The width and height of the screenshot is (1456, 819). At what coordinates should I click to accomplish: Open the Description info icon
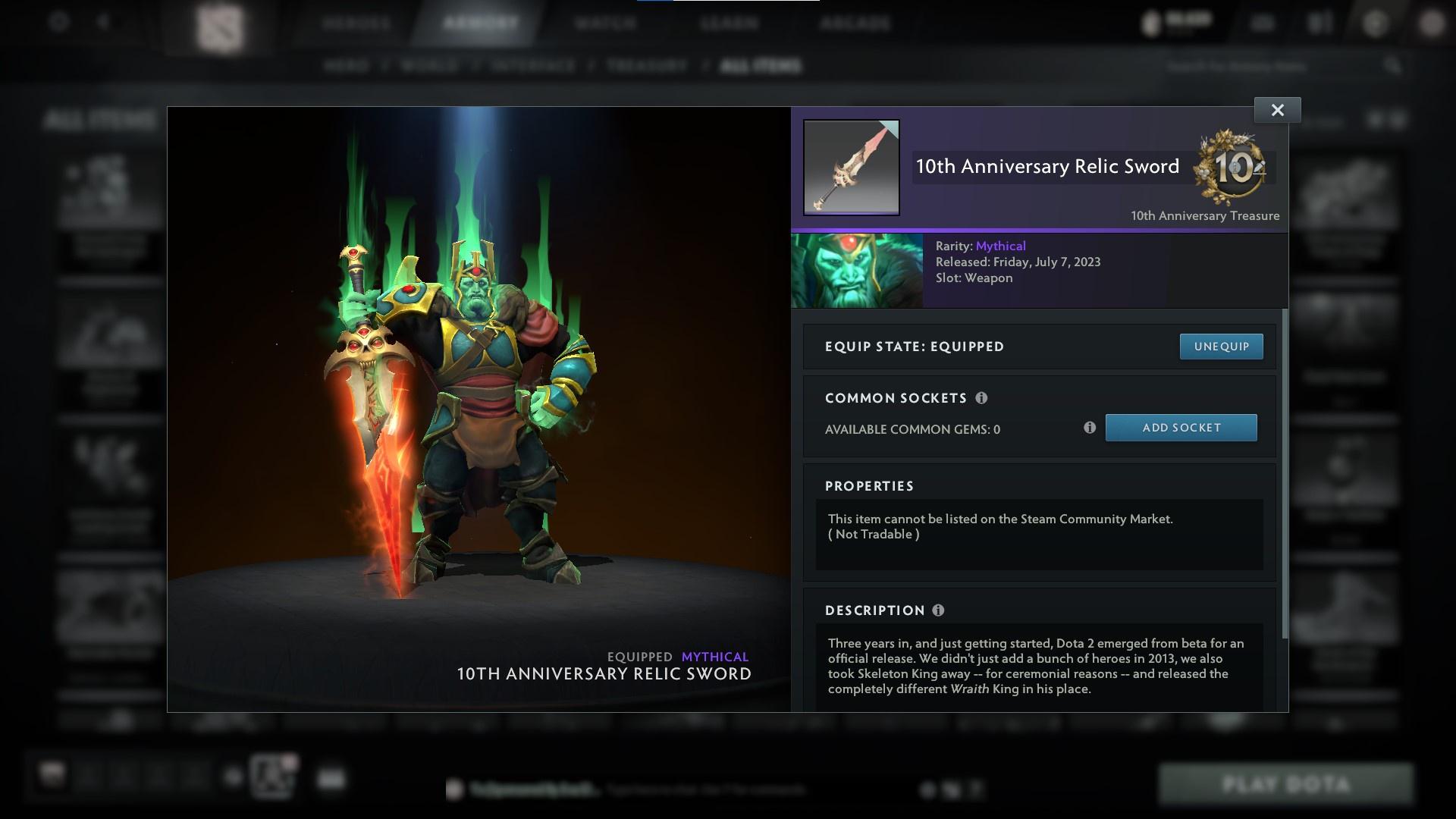[937, 610]
